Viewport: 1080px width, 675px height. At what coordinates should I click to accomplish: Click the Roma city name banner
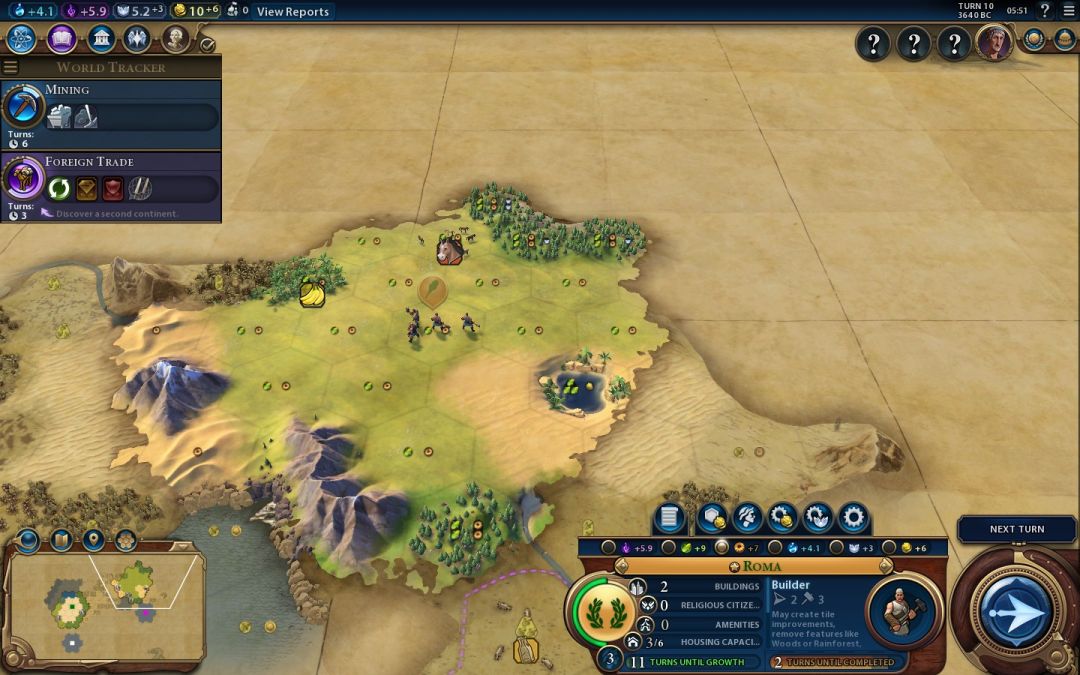click(762, 566)
